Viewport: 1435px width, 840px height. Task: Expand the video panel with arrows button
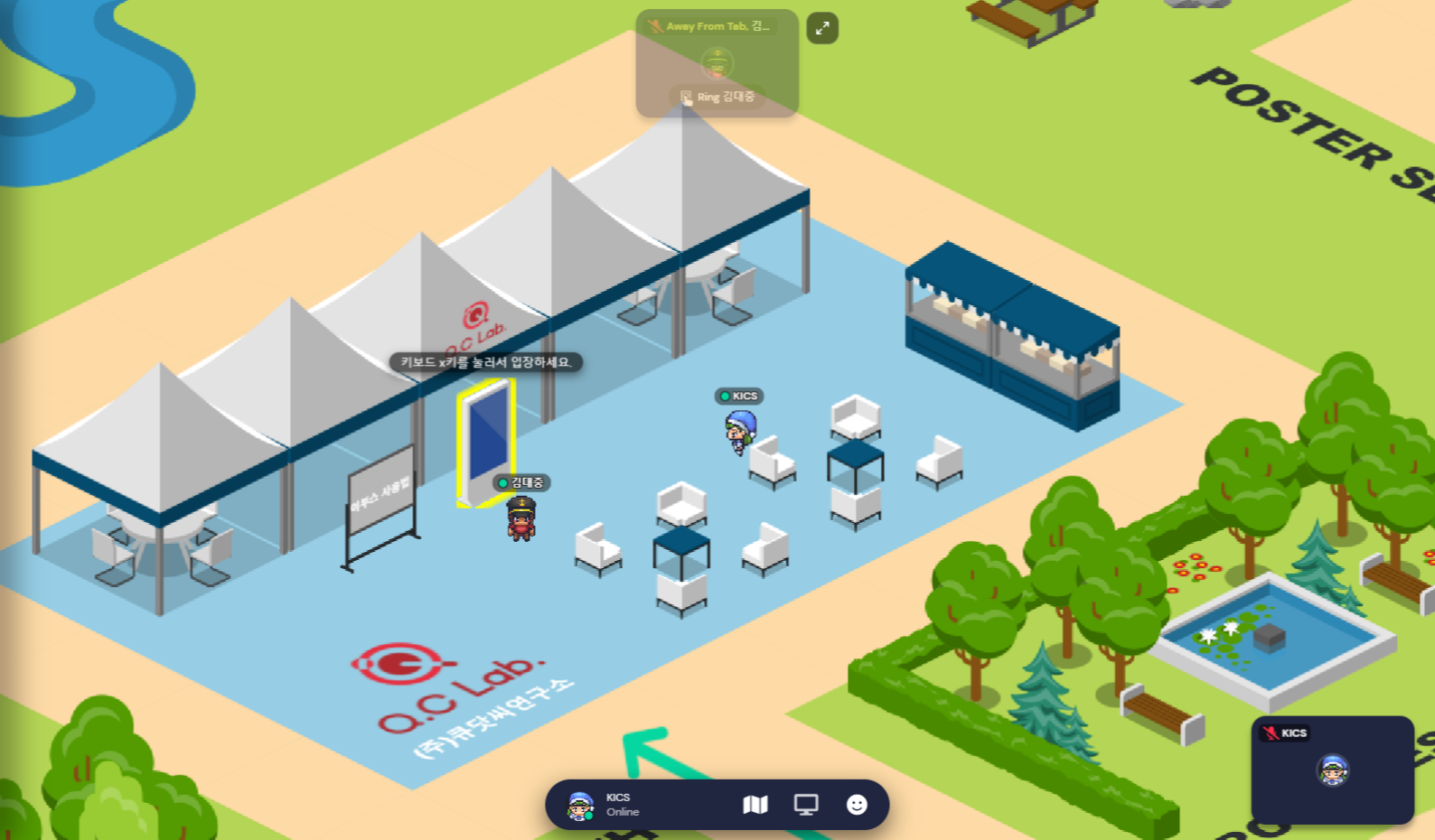(x=822, y=28)
